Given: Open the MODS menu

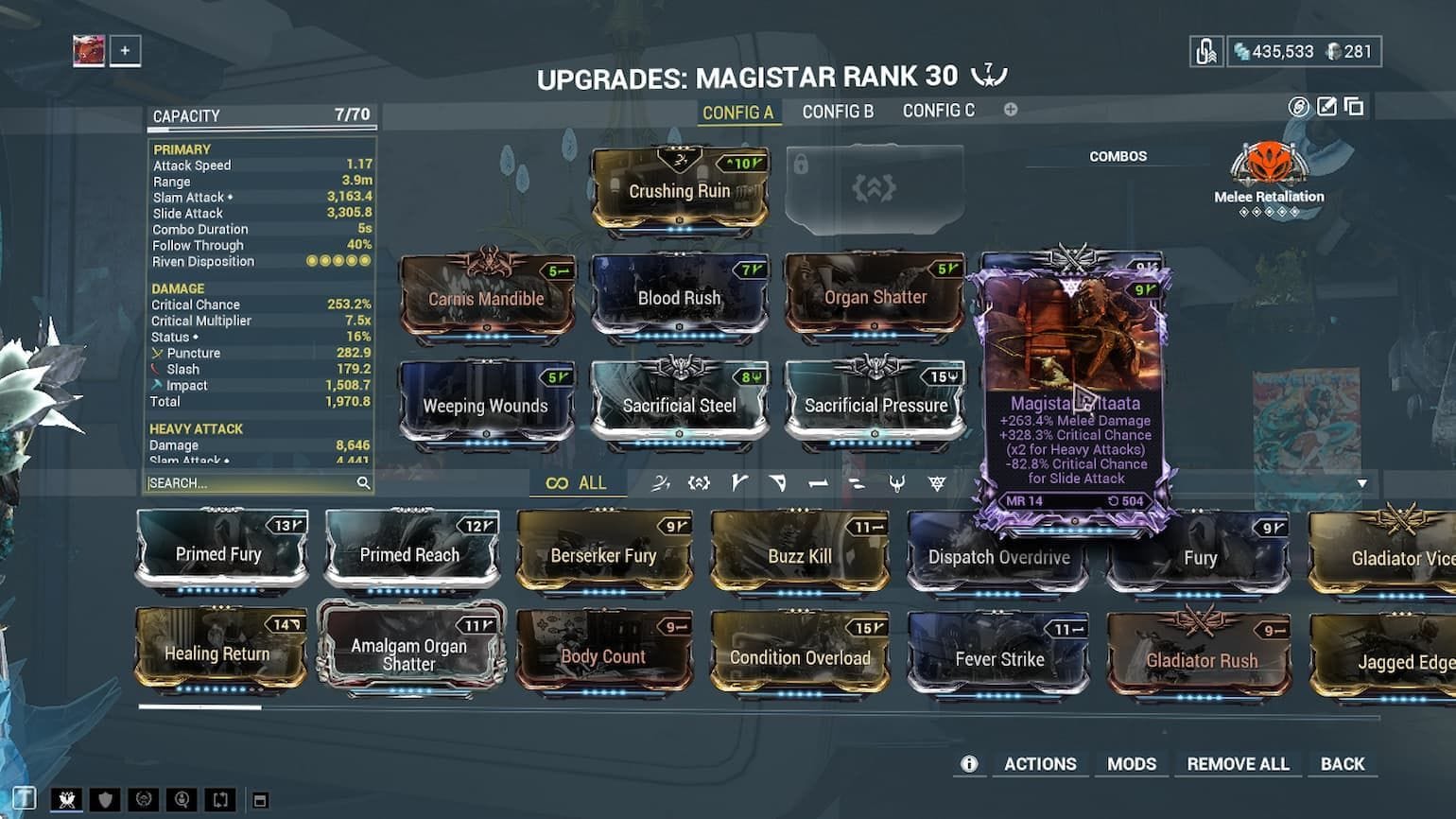Looking at the screenshot, I should (x=1132, y=763).
